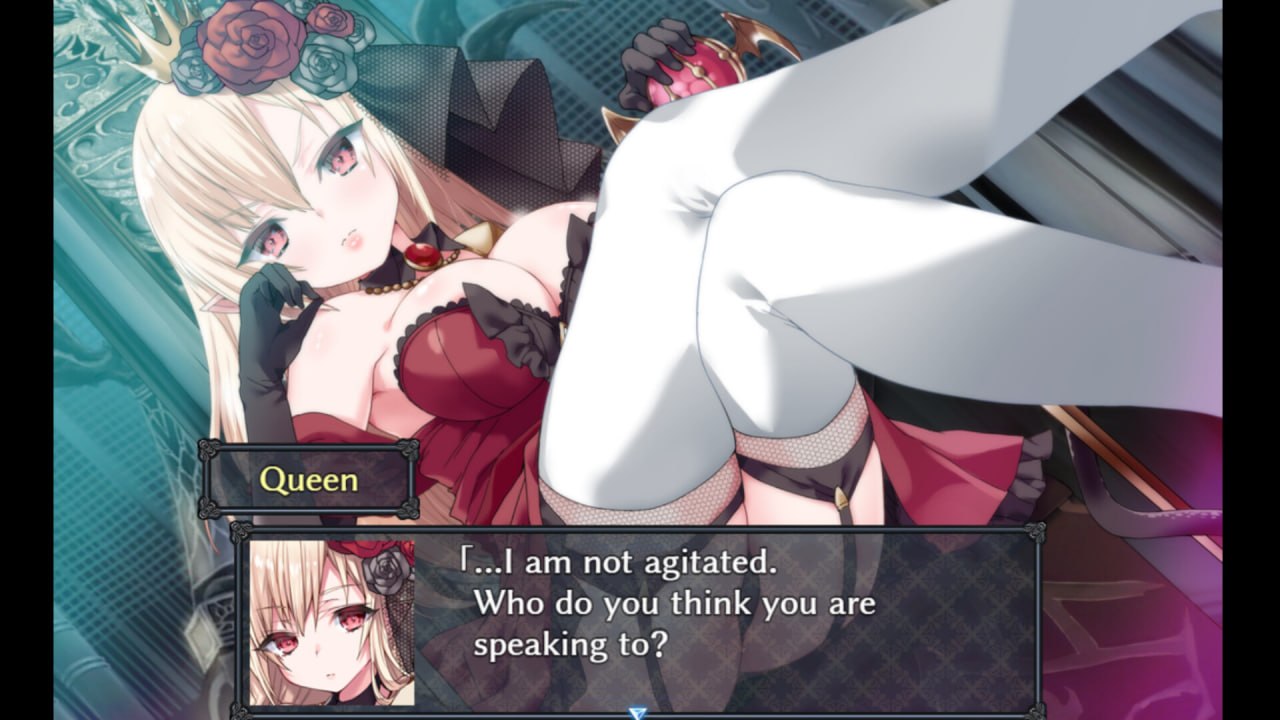This screenshot has height=720, width=1280.
Task: Advance dialogue with the blue arrow indicator
Action: pos(637,712)
